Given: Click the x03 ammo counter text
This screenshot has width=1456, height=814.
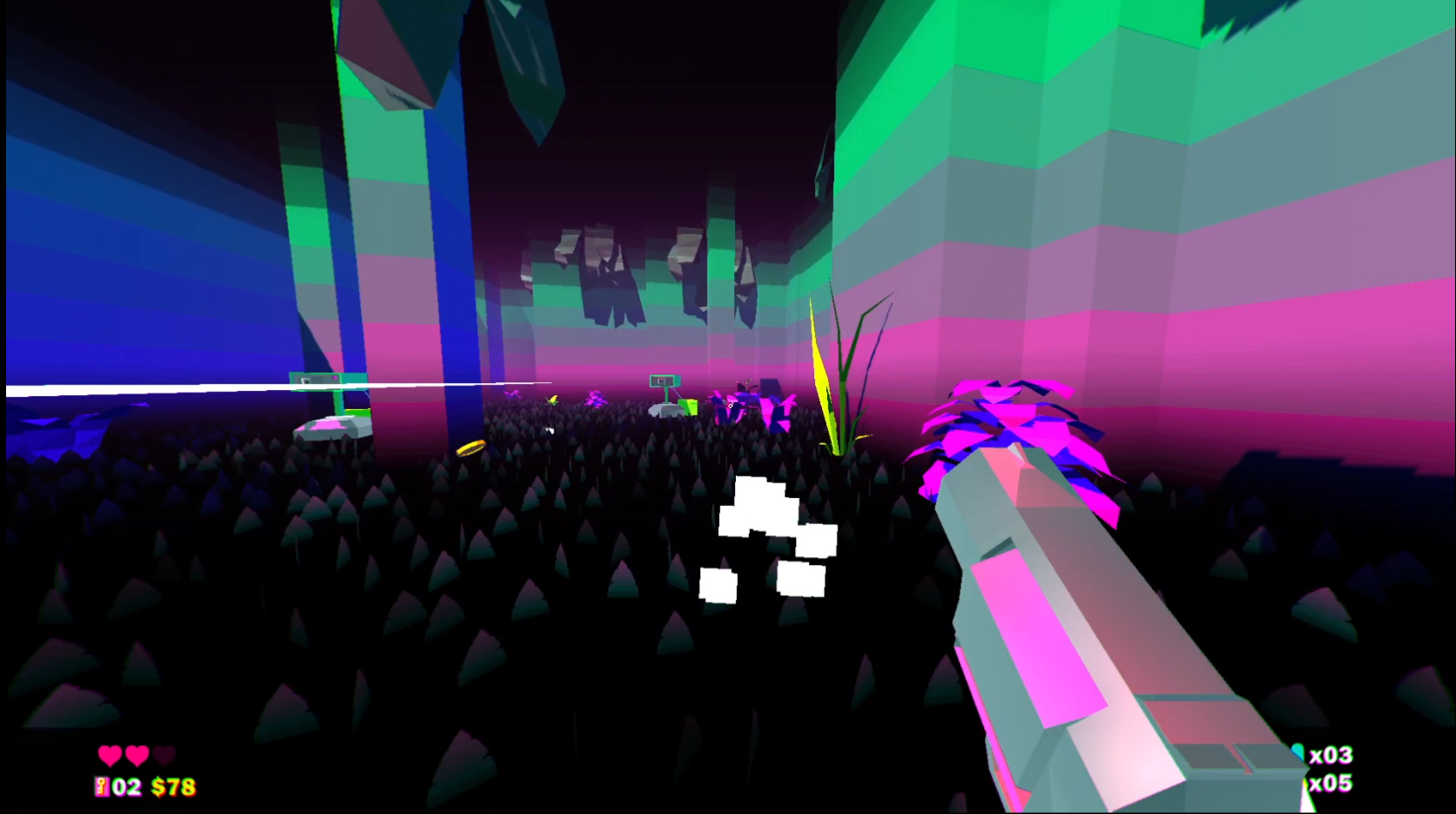Looking at the screenshot, I should (x=1331, y=756).
